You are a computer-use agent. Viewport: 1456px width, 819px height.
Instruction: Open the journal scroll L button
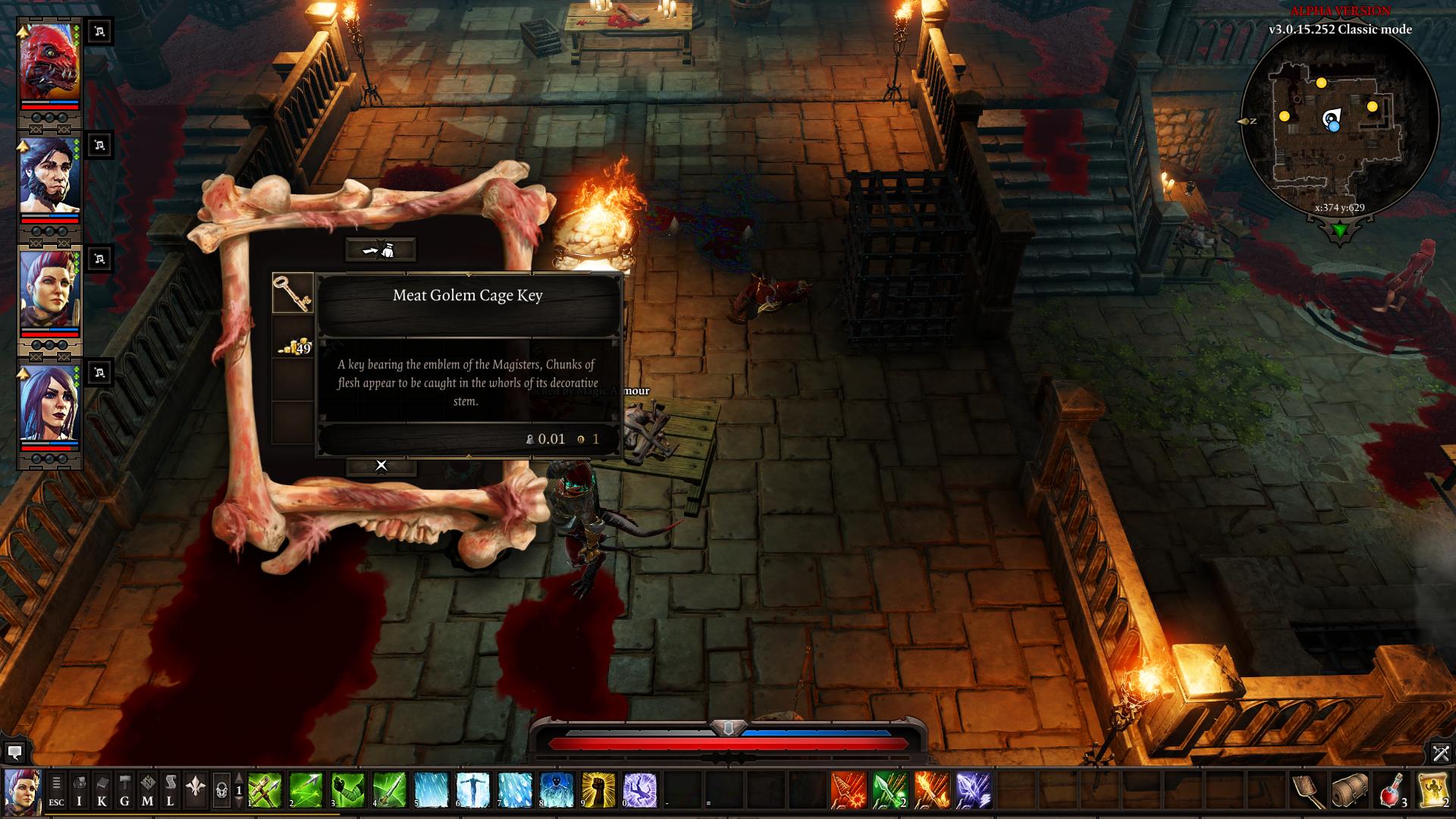[171, 789]
